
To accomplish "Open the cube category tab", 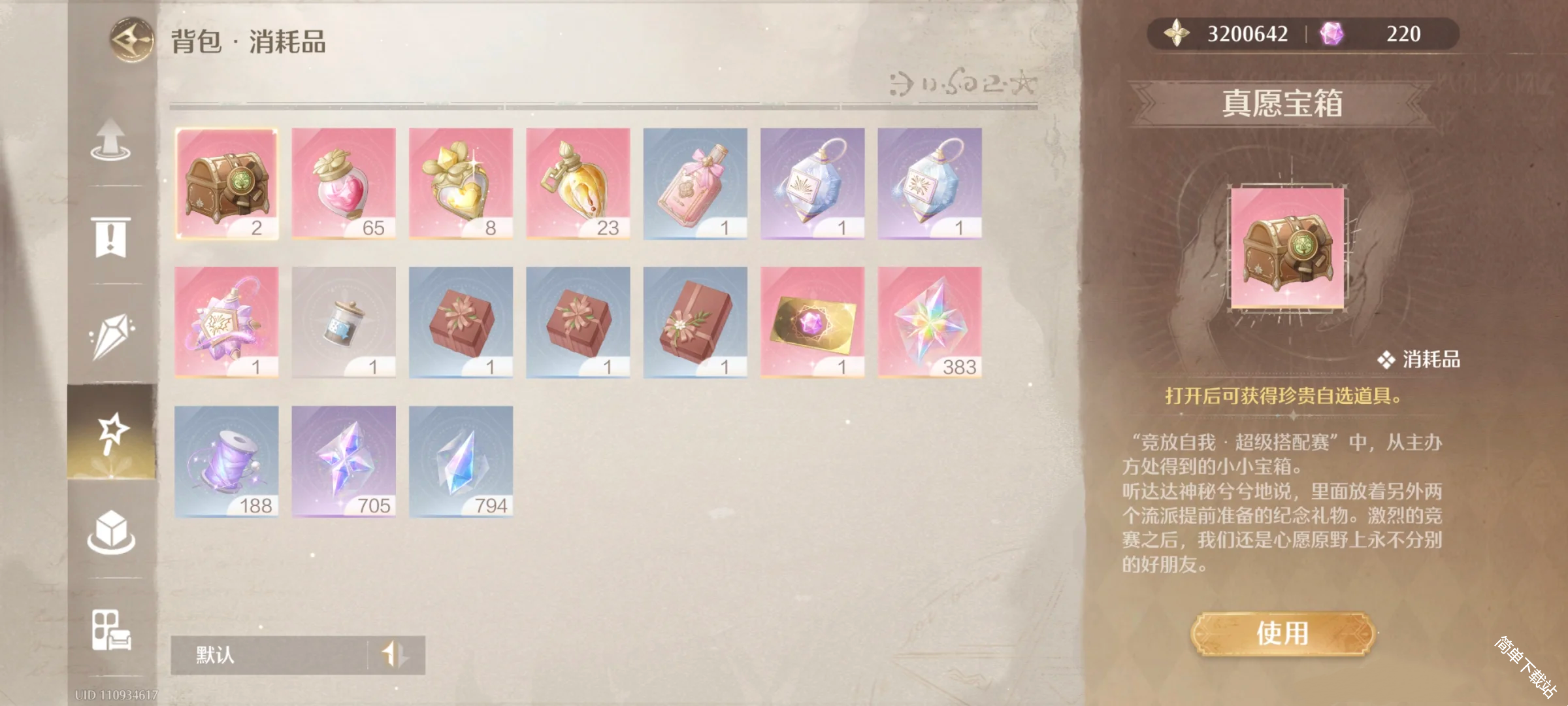I will click(111, 531).
